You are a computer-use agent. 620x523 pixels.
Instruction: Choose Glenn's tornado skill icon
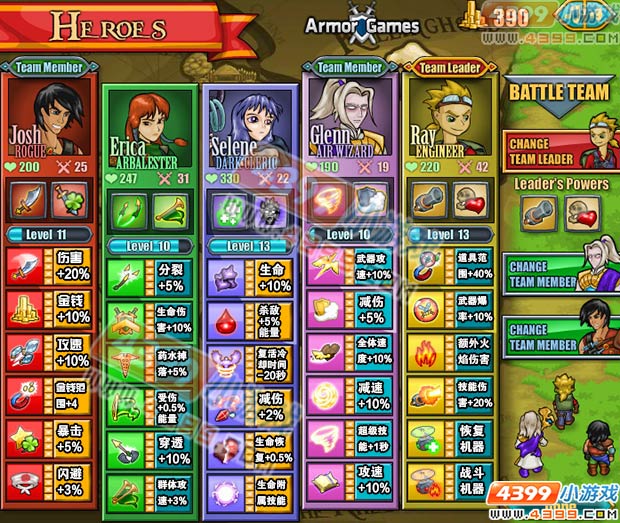click(329, 198)
